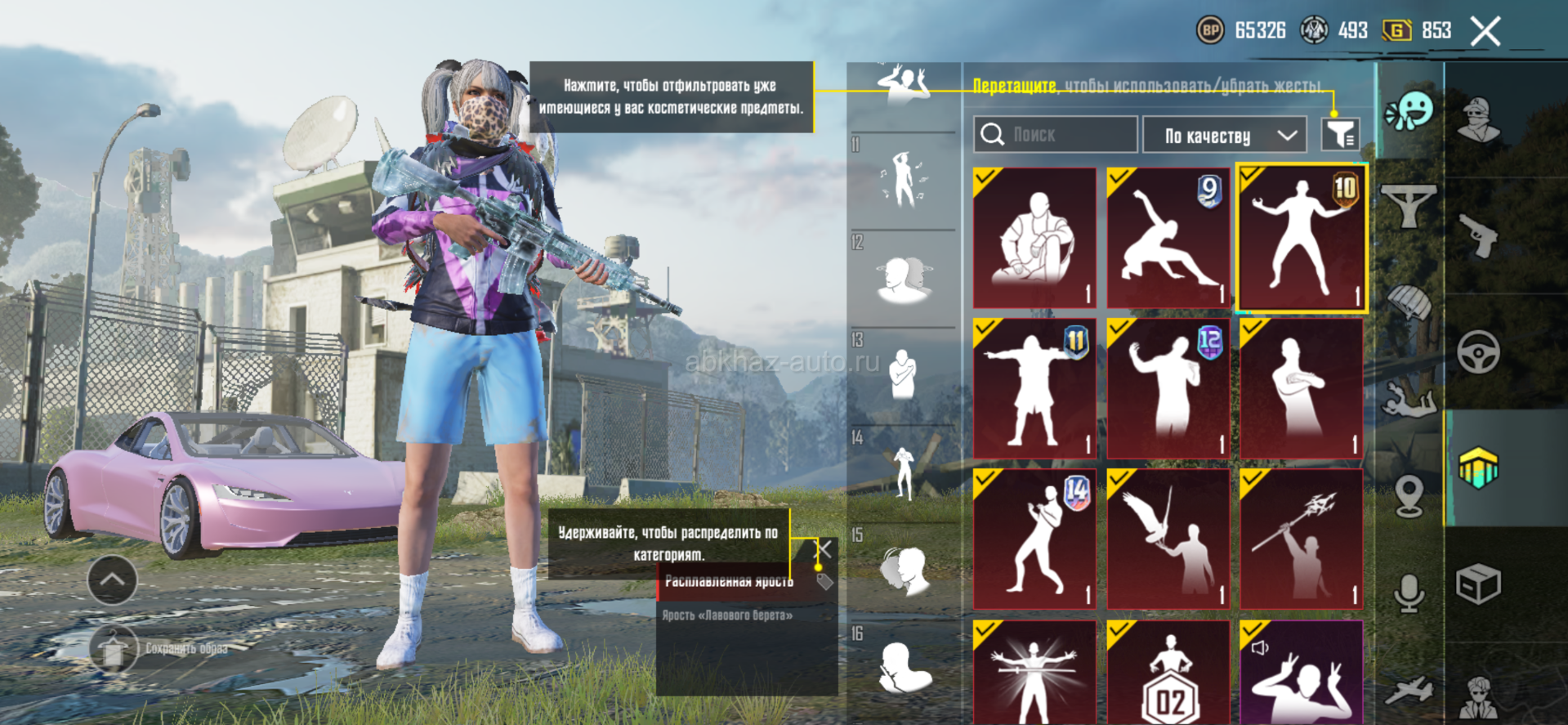1568x725 pixels.
Task: Close the Расплавленная ярость tooltip
Action: click(x=824, y=549)
